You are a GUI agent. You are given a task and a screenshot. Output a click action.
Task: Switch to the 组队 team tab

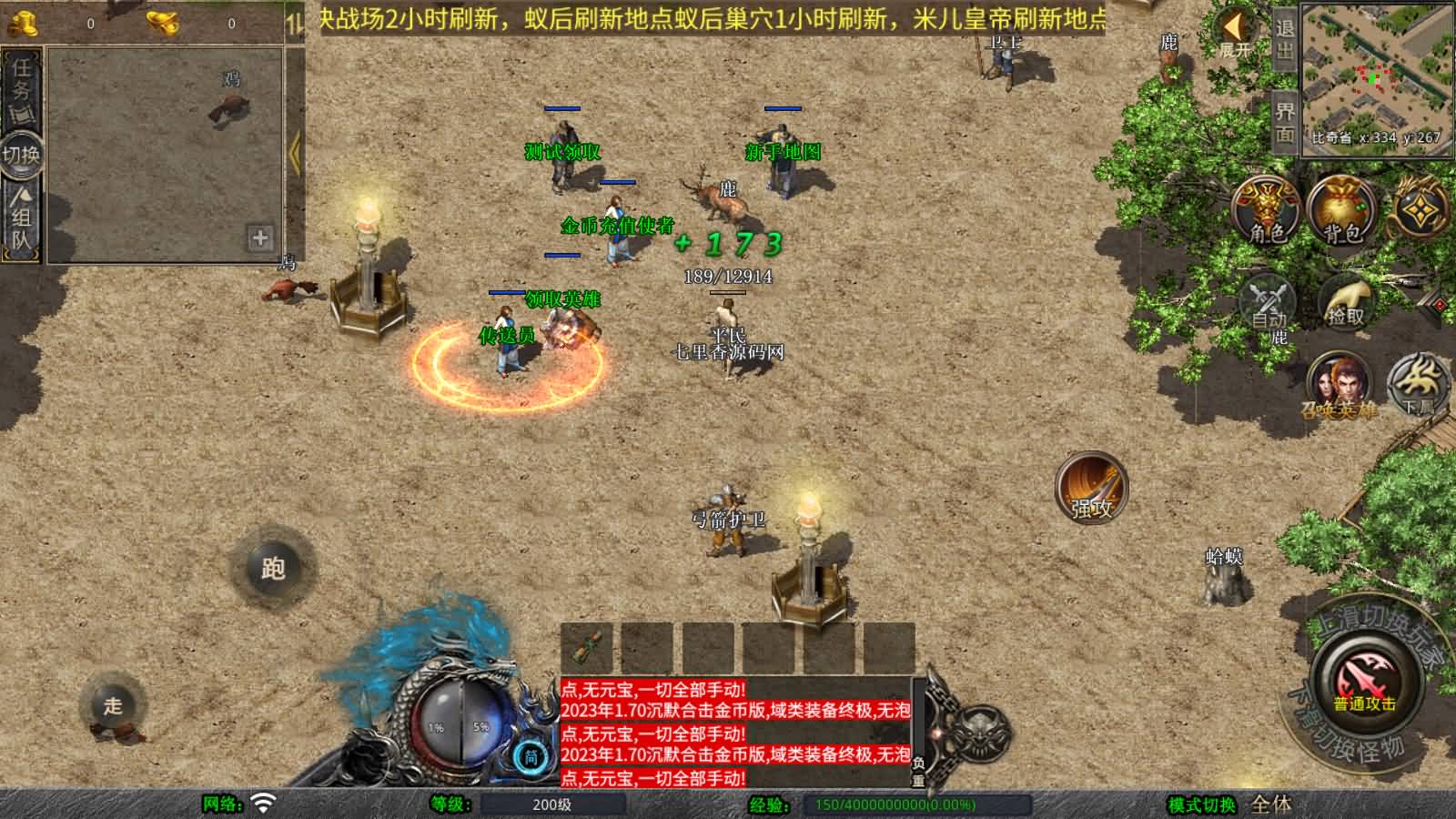(22, 218)
